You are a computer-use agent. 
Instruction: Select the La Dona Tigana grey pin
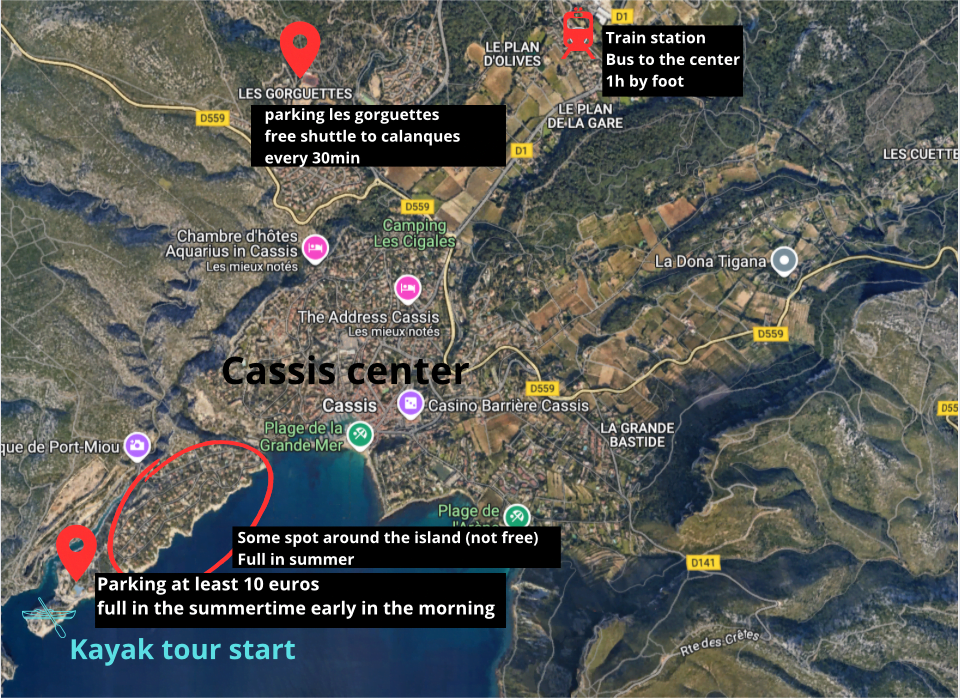click(x=786, y=261)
